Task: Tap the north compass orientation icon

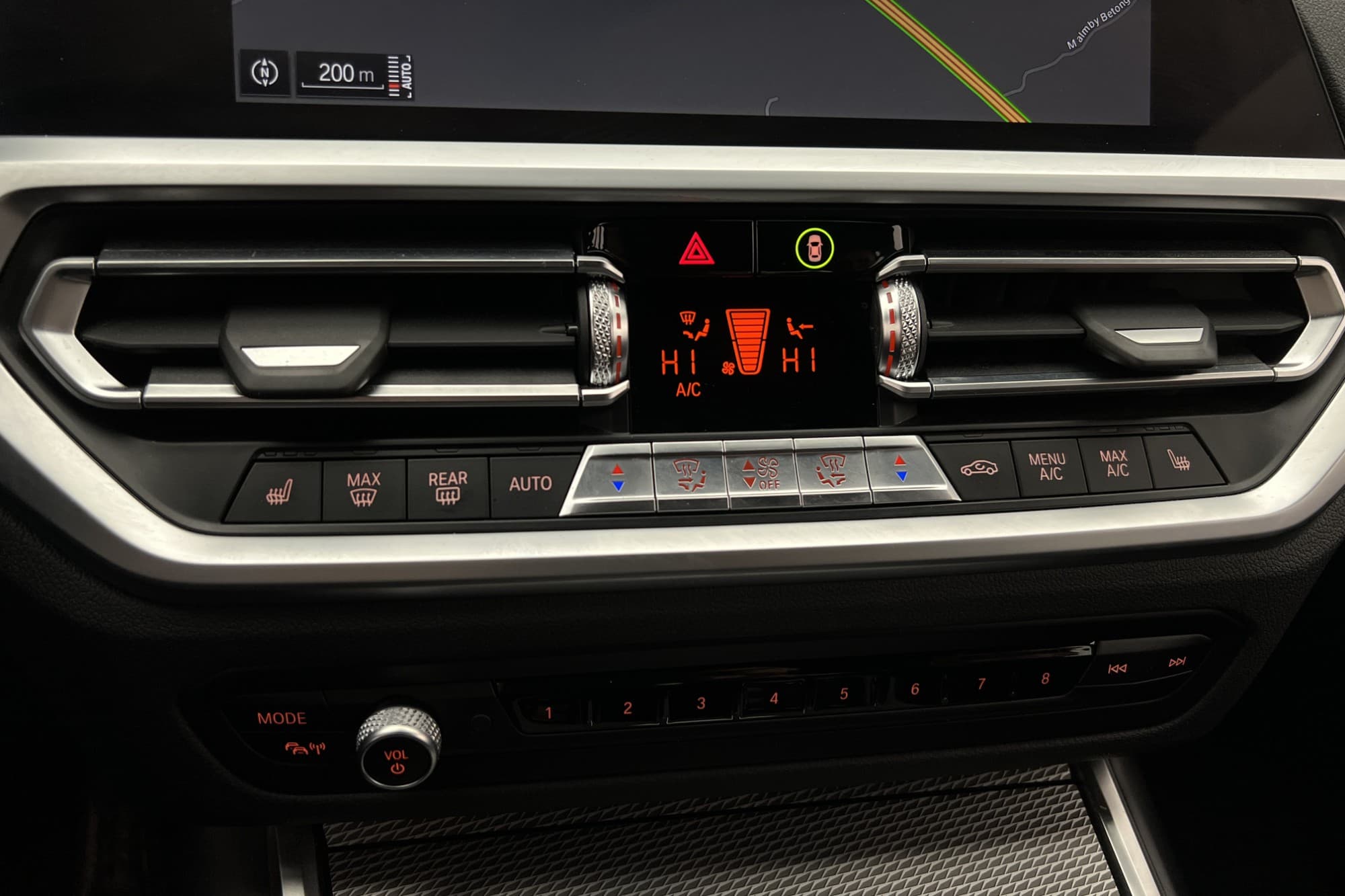Action: tap(264, 73)
